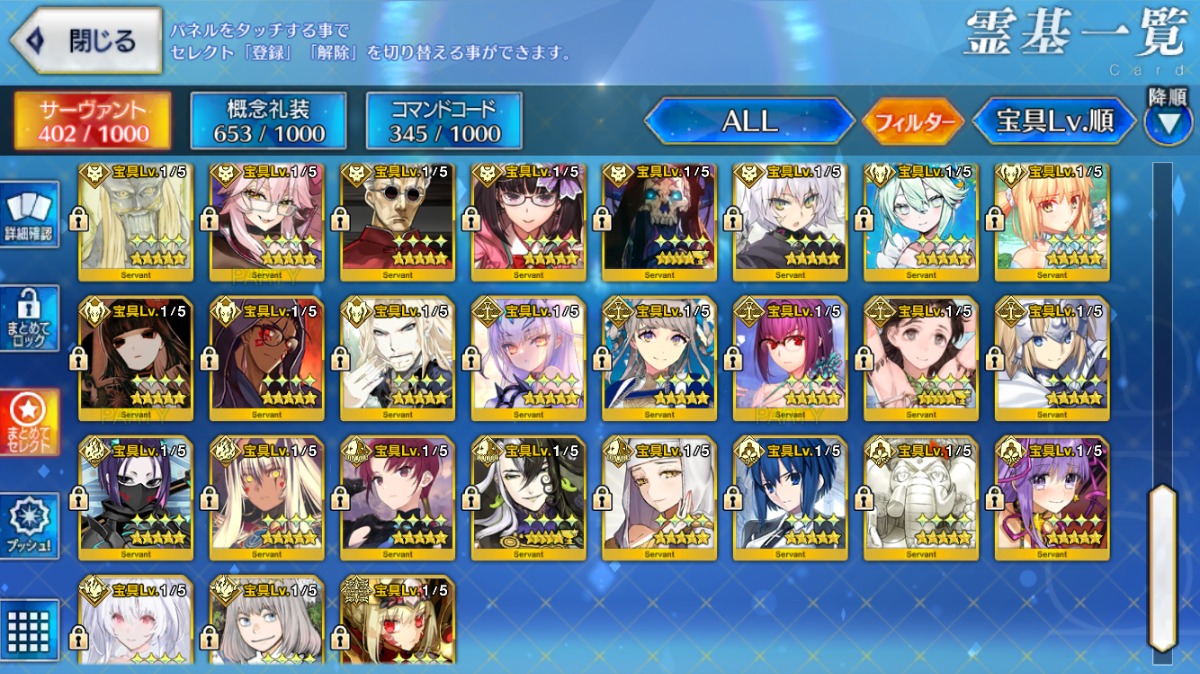Activate まとめてセレクト bulk select

(29, 422)
